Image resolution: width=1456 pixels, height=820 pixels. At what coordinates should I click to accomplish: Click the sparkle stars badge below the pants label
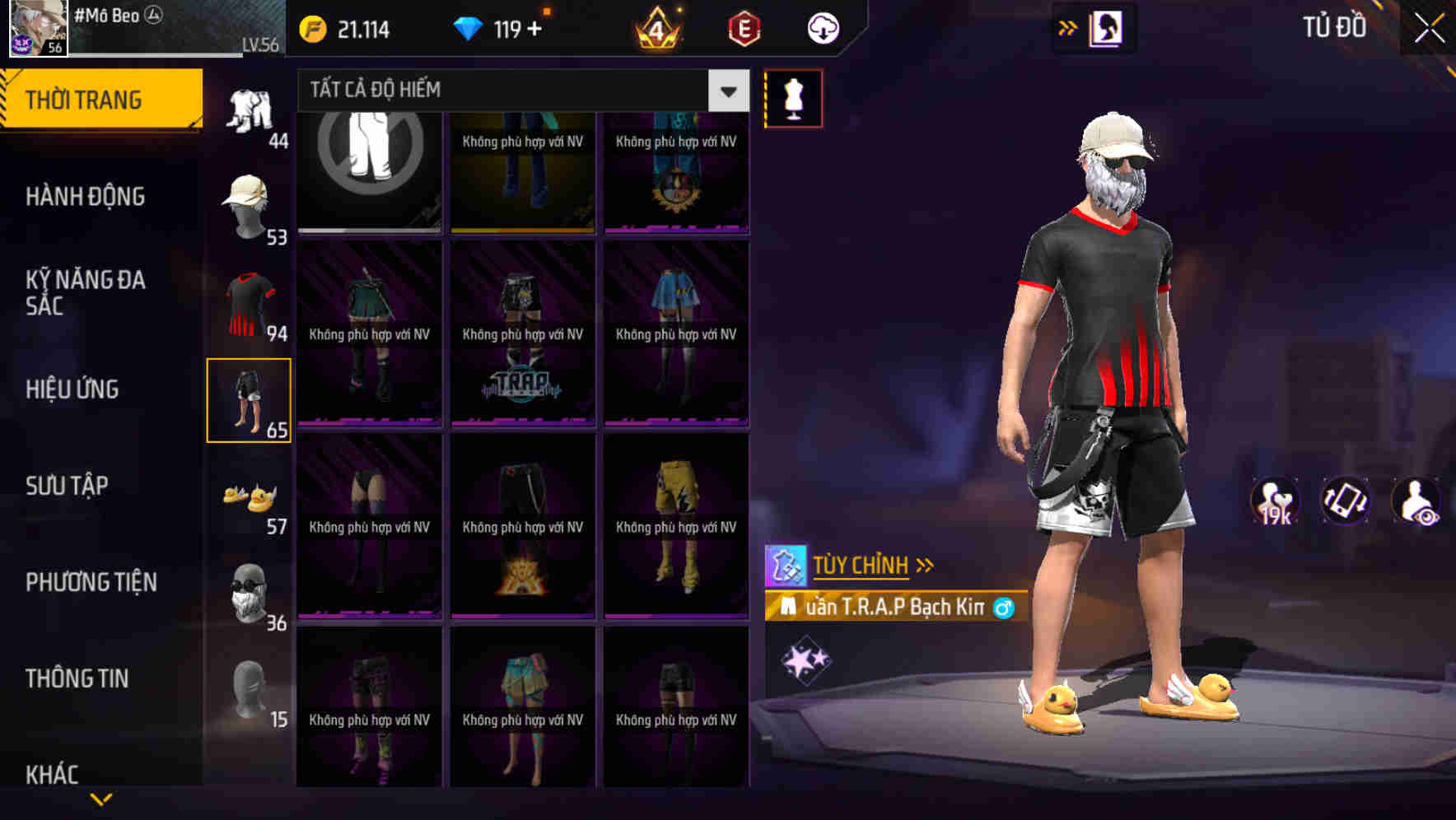pos(805,660)
